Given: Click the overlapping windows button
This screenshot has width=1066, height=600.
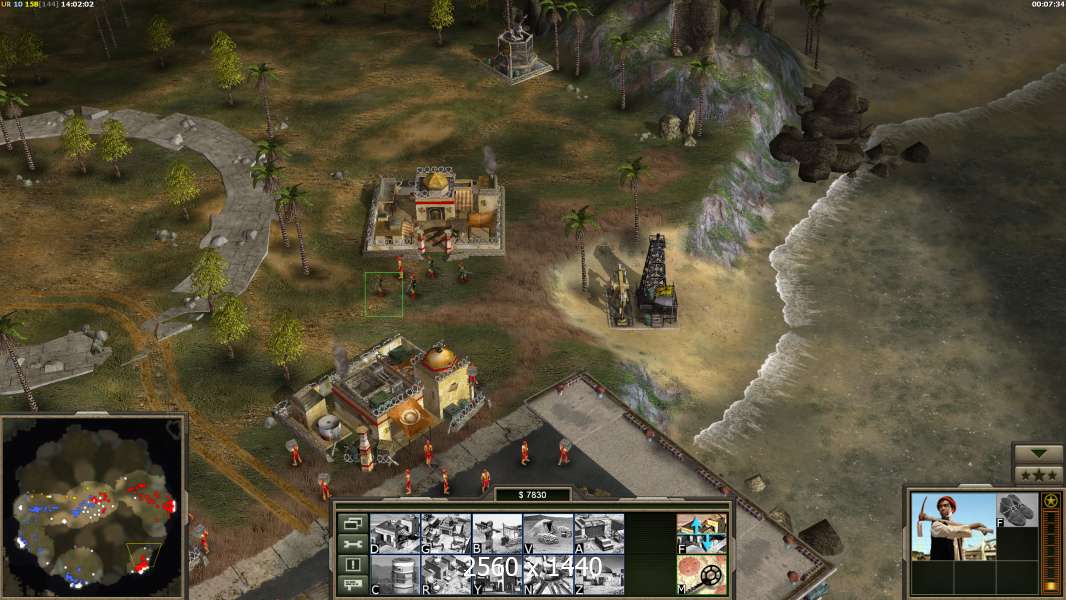Looking at the screenshot, I should (352, 523).
